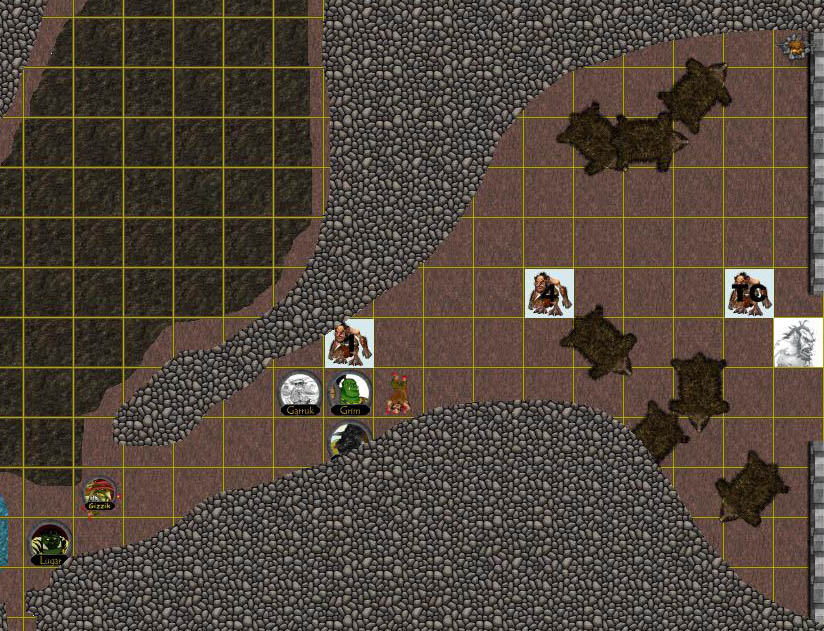Select the Grim orc token
Image resolution: width=824 pixels, height=631 pixels.
click(x=350, y=393)
